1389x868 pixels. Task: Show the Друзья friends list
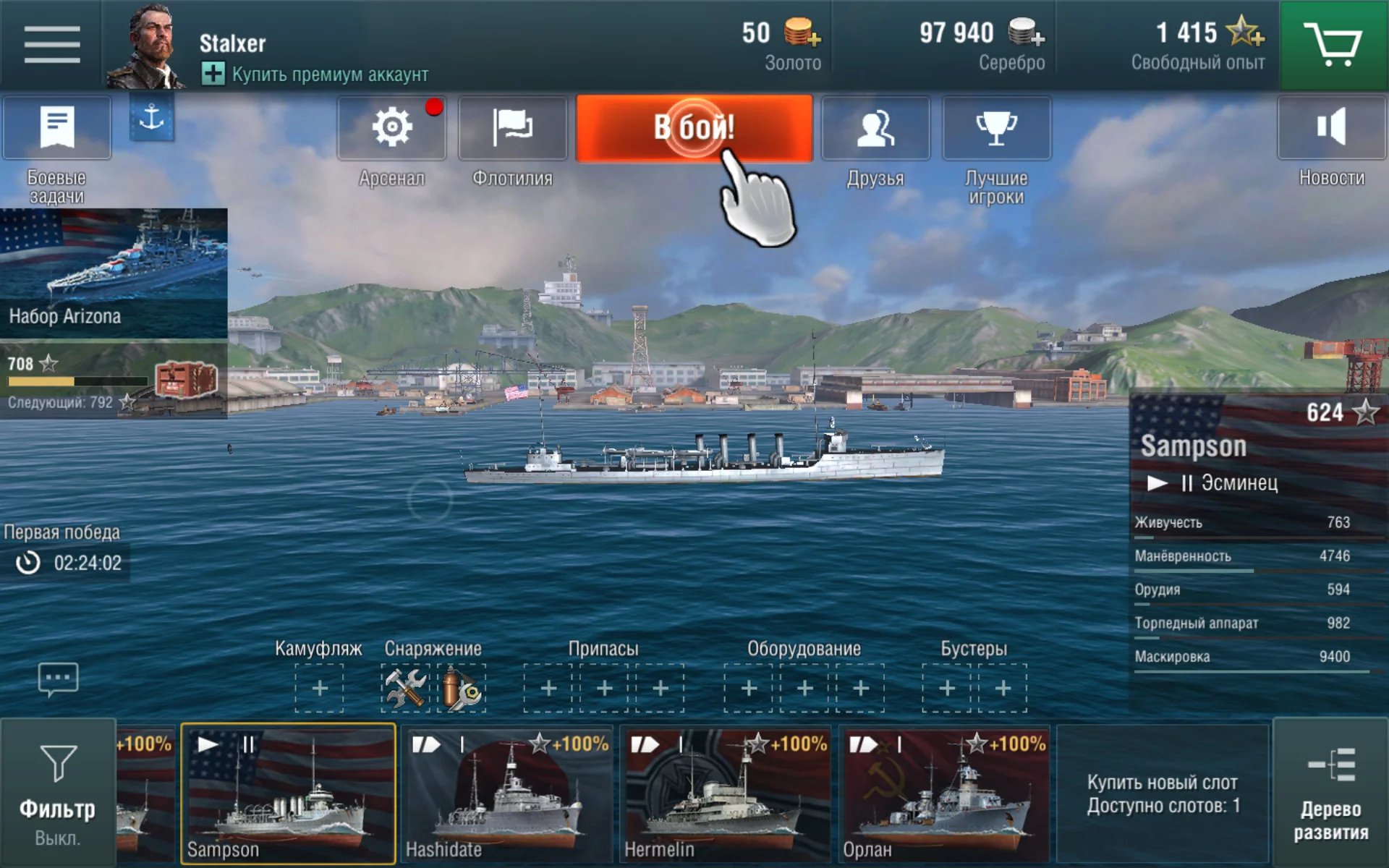point(875,129)
